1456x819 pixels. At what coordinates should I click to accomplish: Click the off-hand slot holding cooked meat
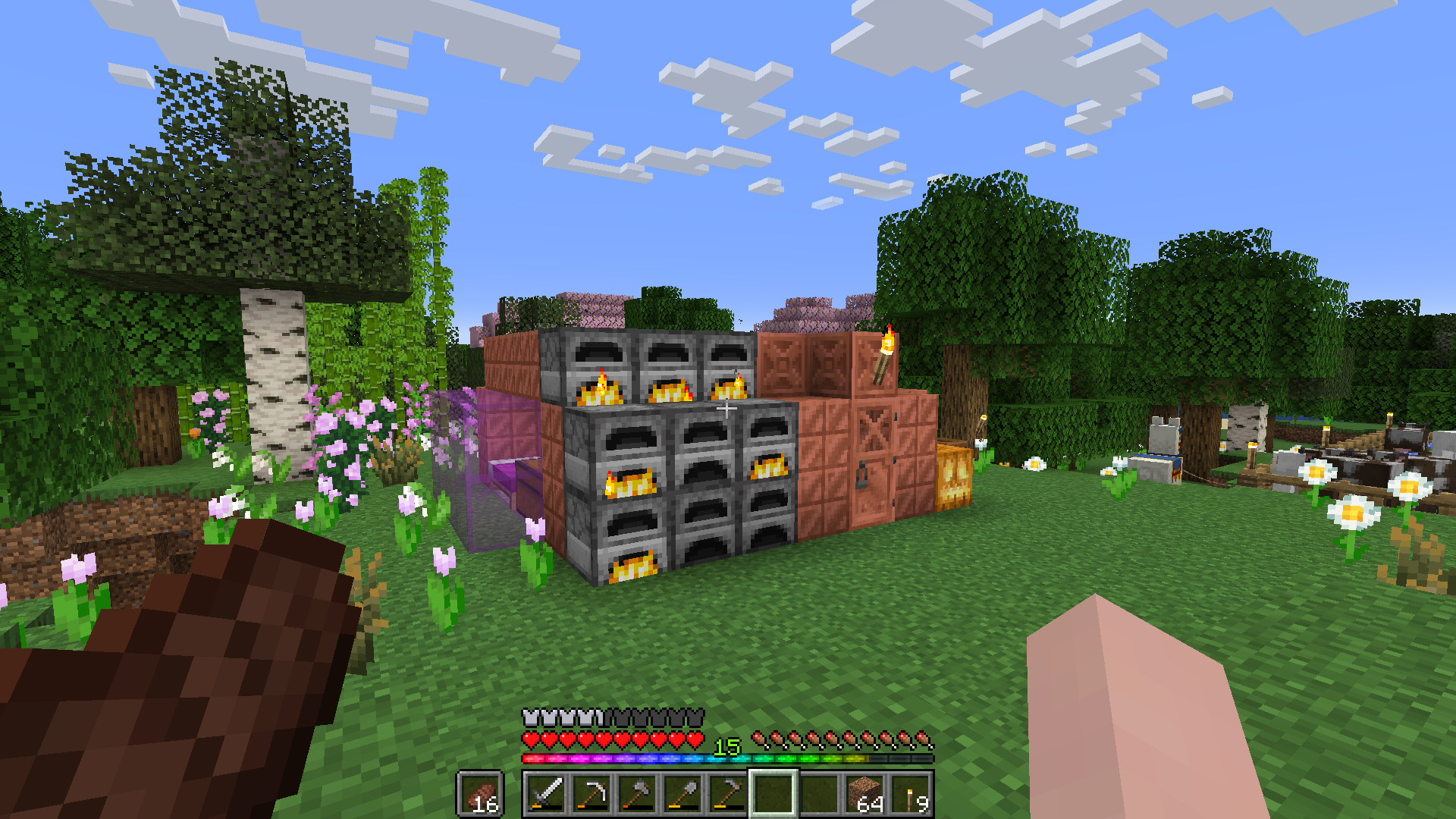[480, 794]
